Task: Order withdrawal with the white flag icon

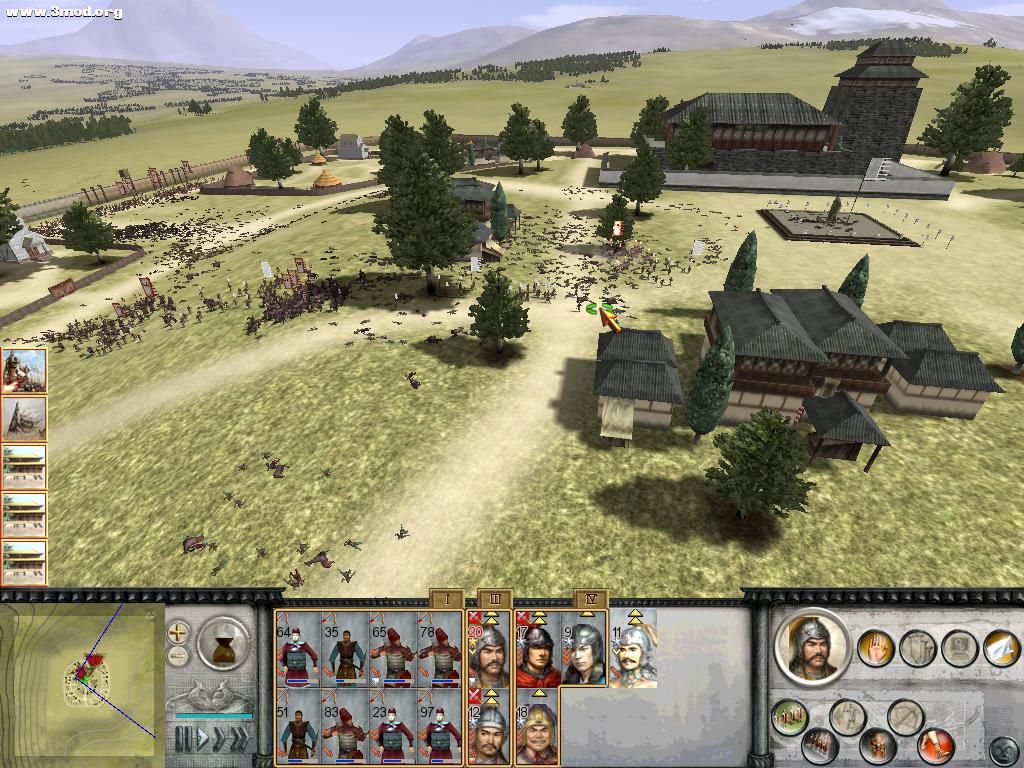Action: coord(1000,648)
